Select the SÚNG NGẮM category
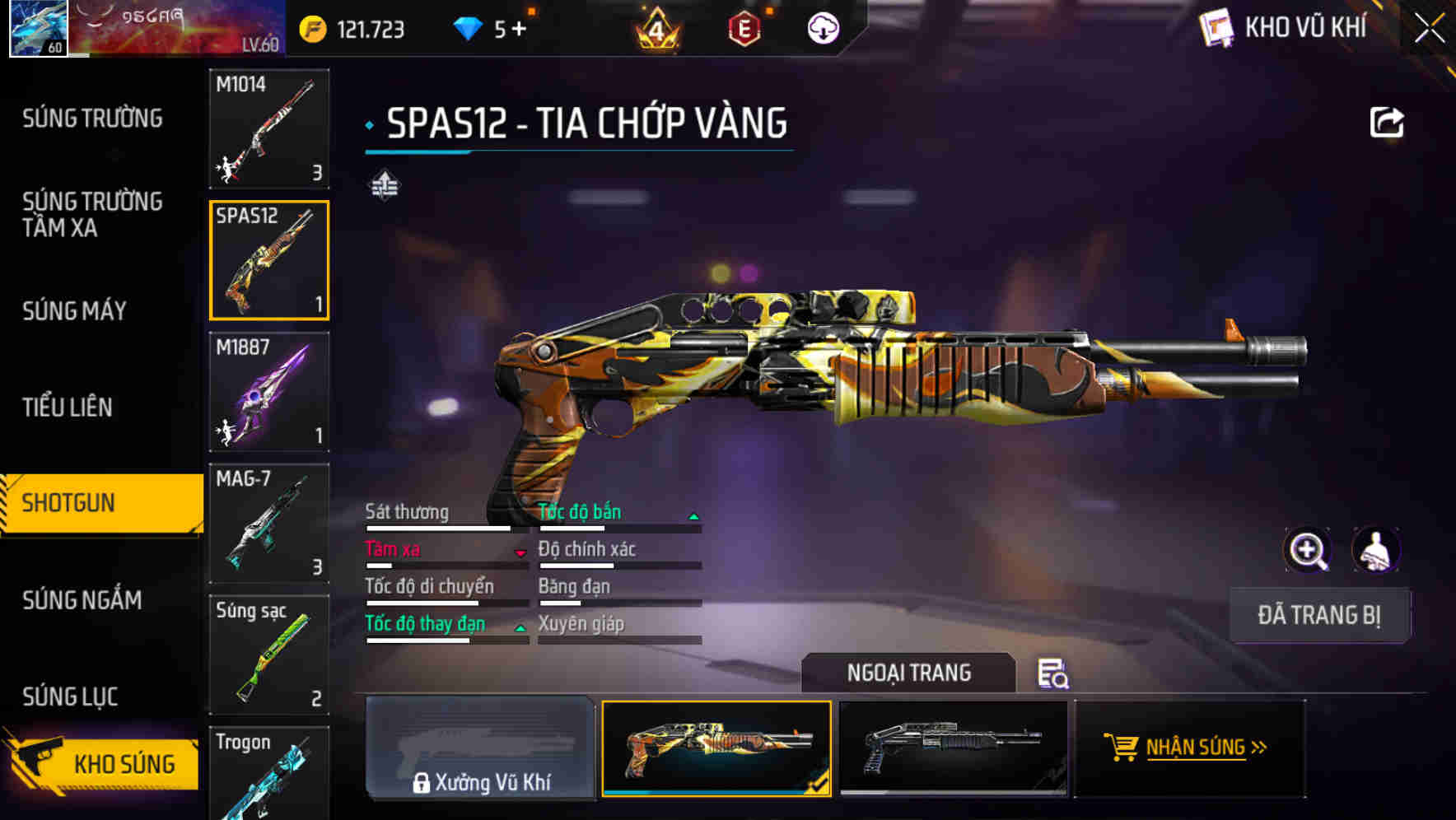Viewport: 1456px width, 820px height. coord(82,600)
